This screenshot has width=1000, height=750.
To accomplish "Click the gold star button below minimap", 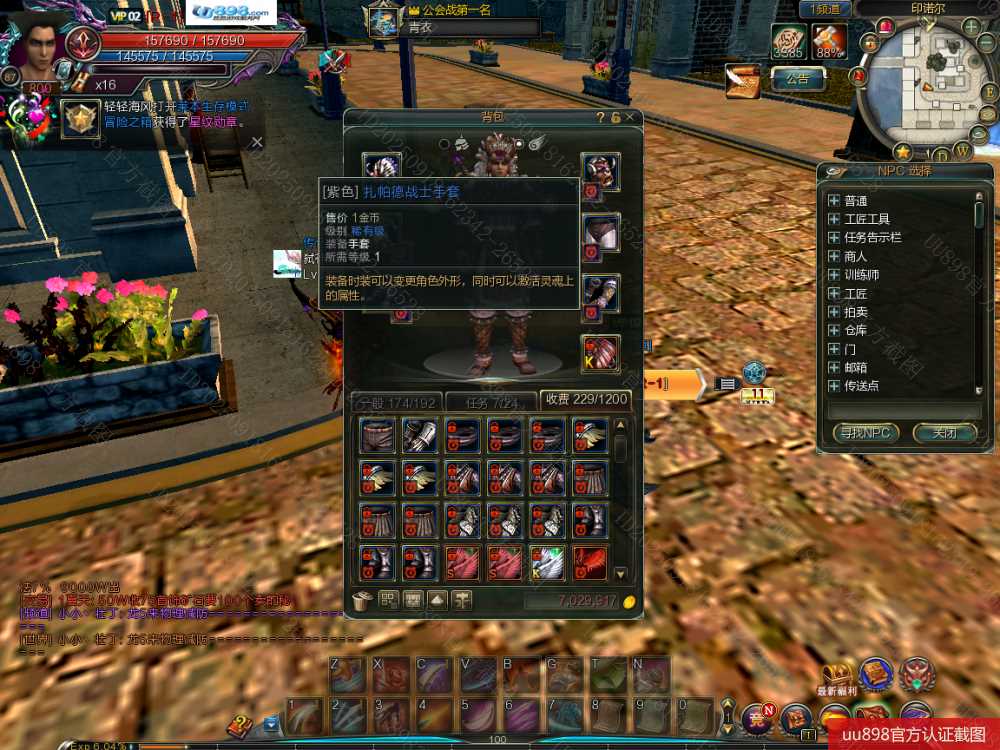I will pyautogui.click(x=903, y=152).
